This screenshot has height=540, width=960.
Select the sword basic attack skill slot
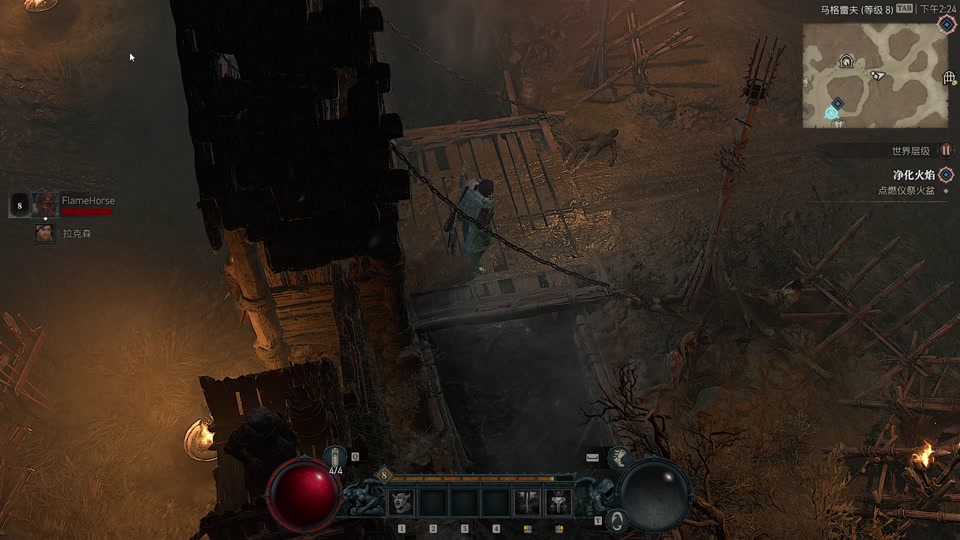527,502
